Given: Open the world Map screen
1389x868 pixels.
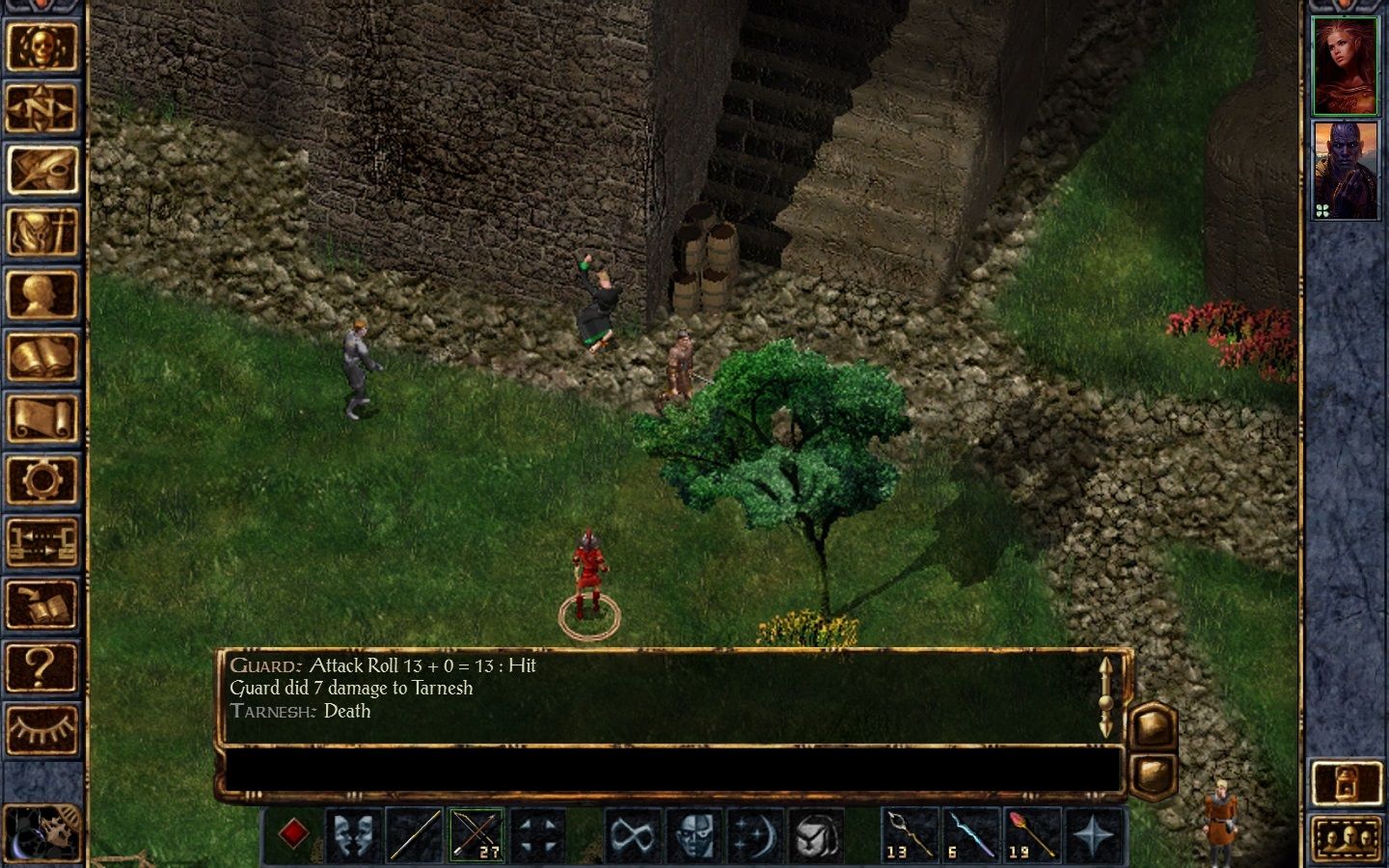Looking at the screenshot, I should pos(44,109).
